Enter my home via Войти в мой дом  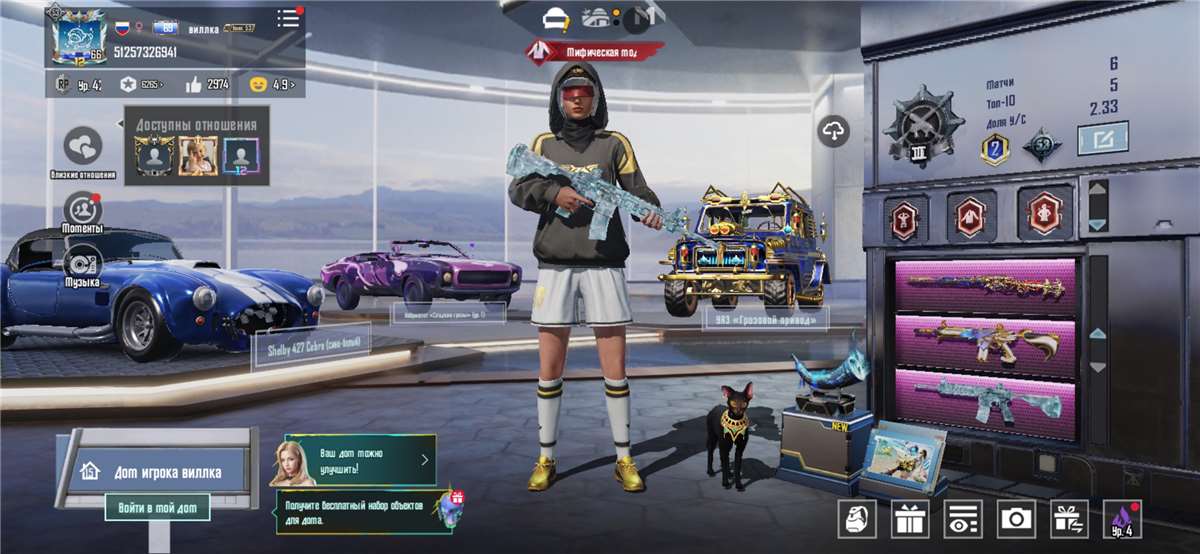[157, 508]
